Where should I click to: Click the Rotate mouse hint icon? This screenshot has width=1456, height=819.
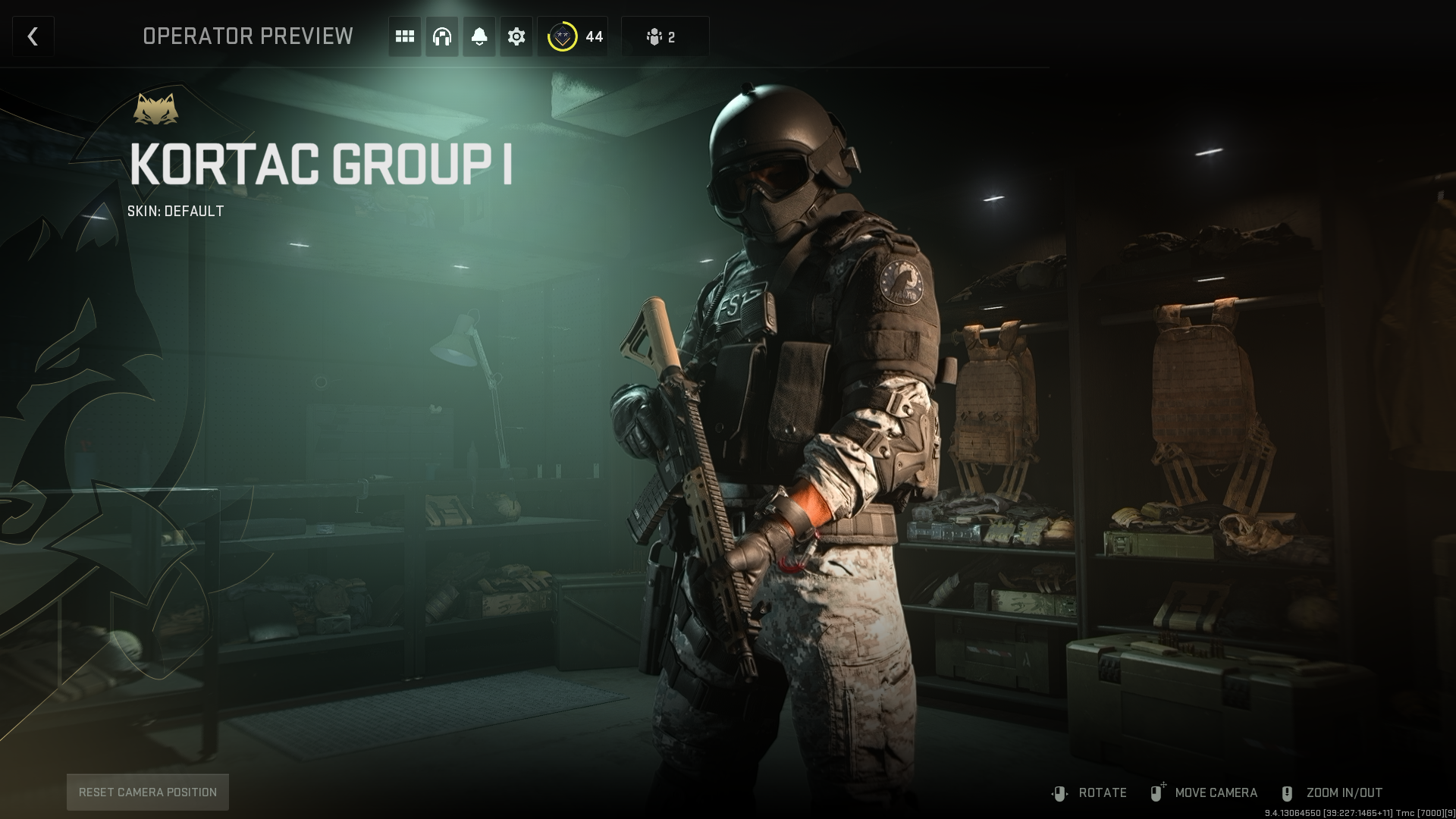[1059, 792]
